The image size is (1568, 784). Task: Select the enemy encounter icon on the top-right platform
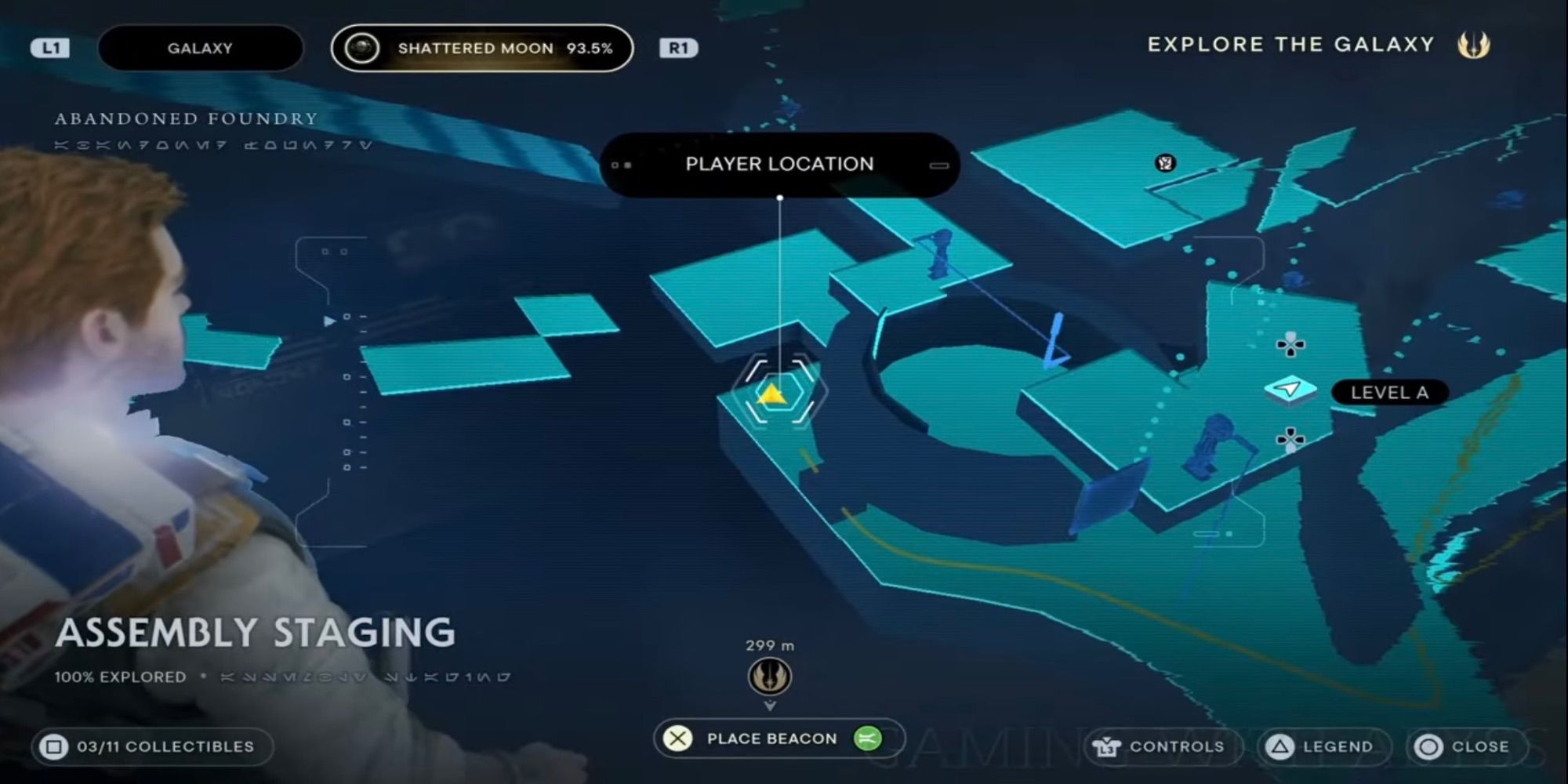click(1164, 162)
